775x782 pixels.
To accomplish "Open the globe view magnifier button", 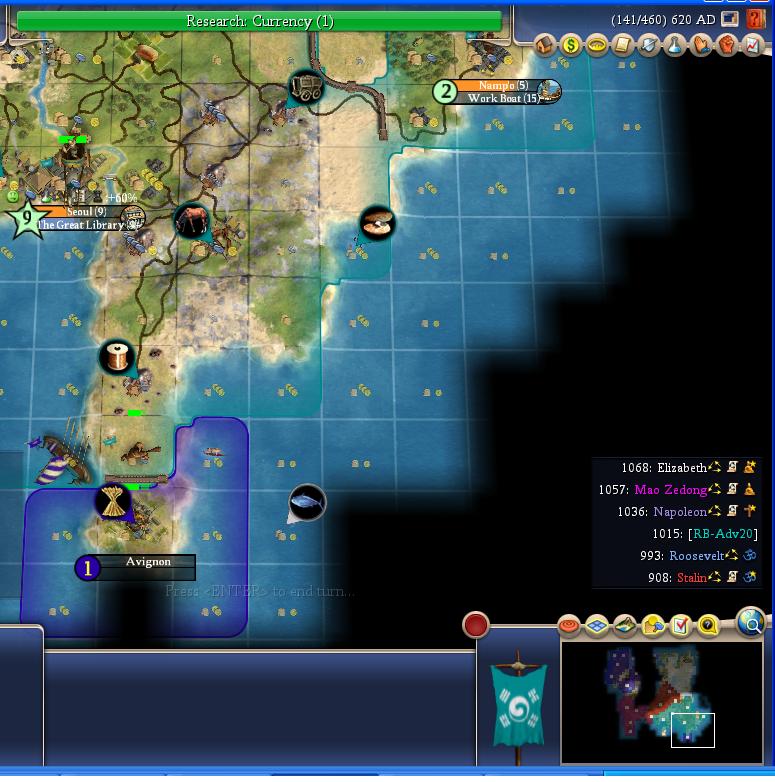I will [751, 624].
